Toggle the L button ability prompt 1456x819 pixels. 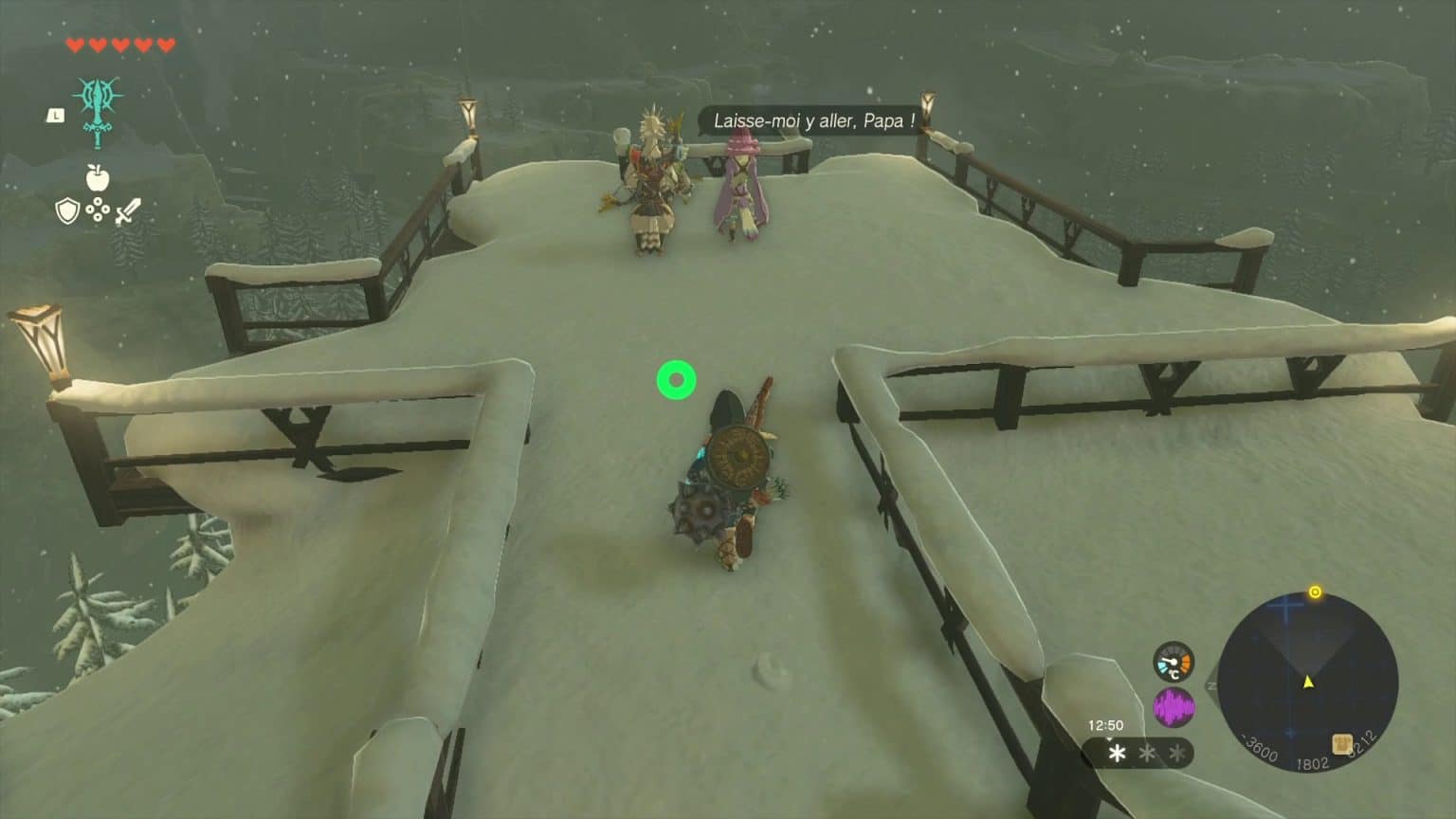(55, 116)
